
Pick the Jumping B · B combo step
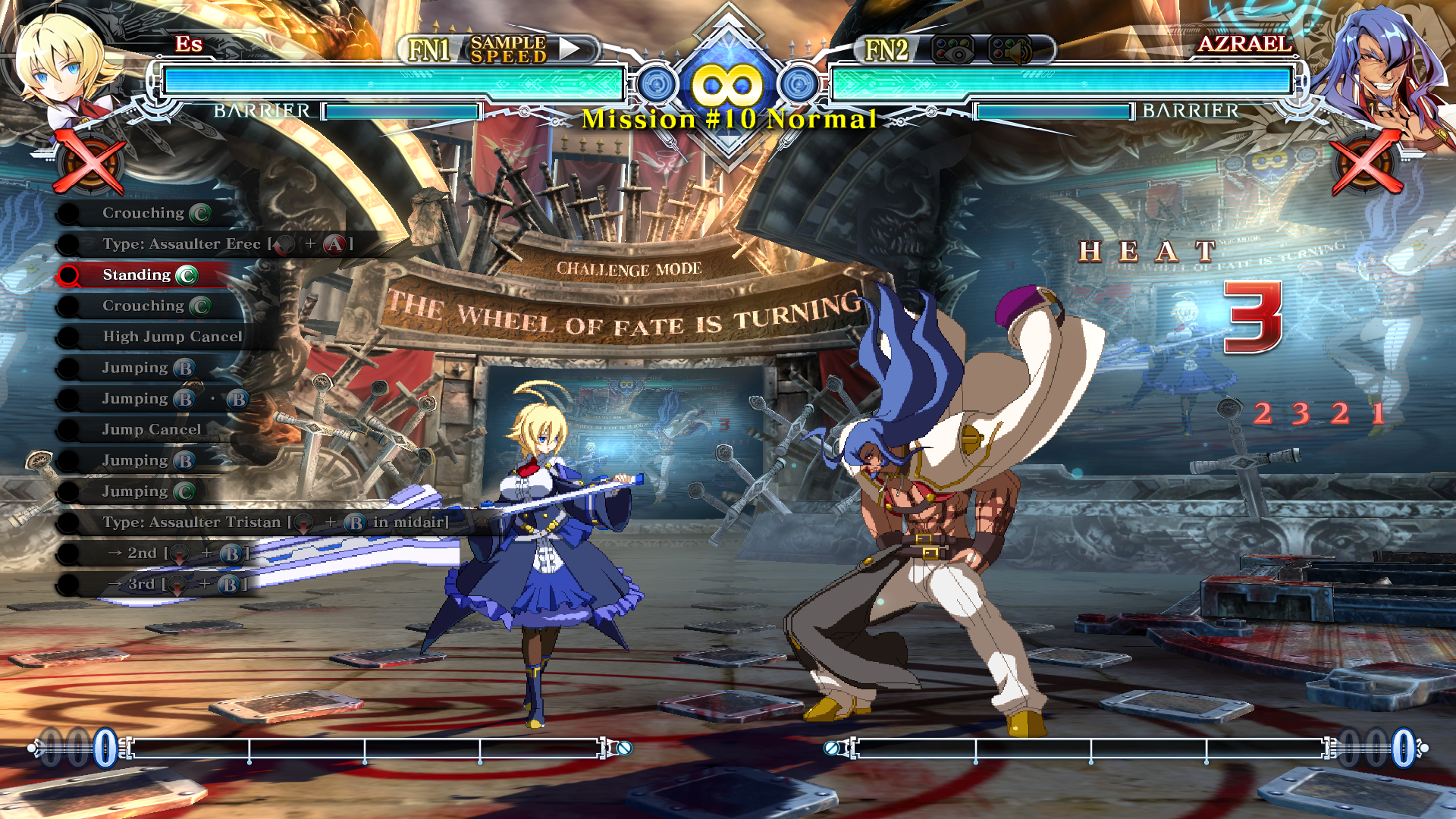click(174, 399)
